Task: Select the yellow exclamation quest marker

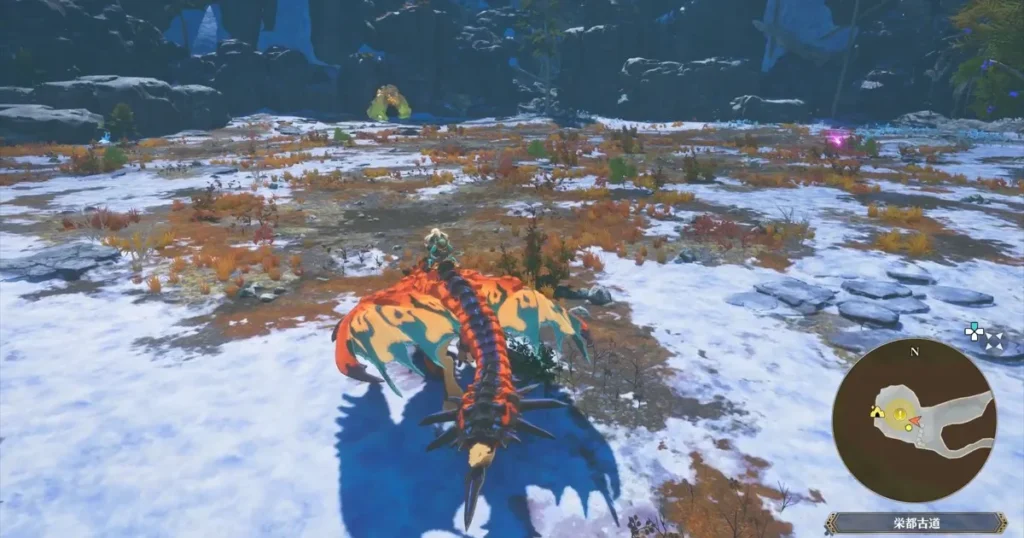Action: (x=900, y=414)
